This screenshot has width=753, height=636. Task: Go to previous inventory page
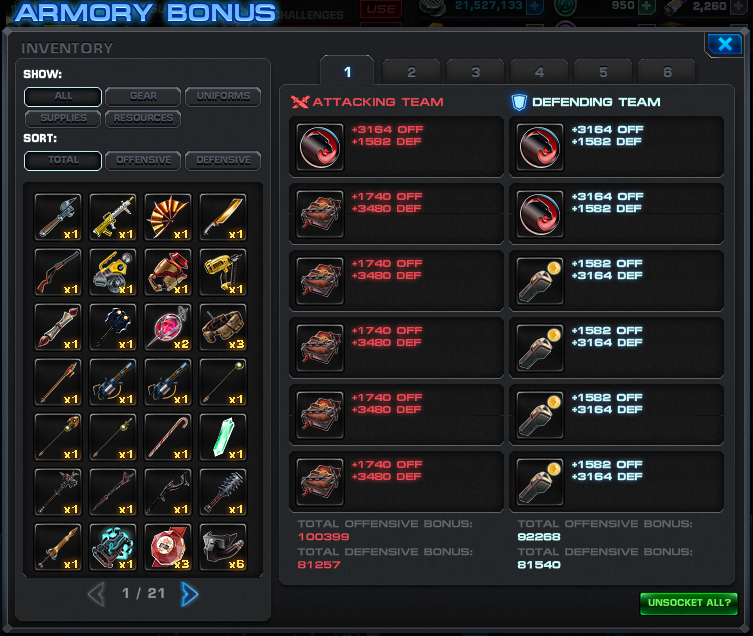(96, 594)
